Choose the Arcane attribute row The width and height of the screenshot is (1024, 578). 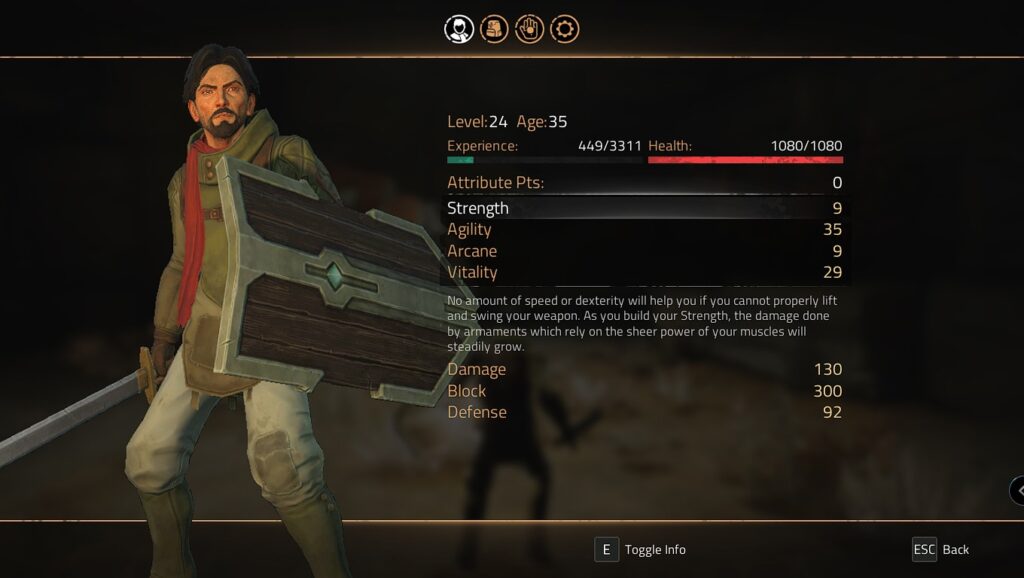644,251
